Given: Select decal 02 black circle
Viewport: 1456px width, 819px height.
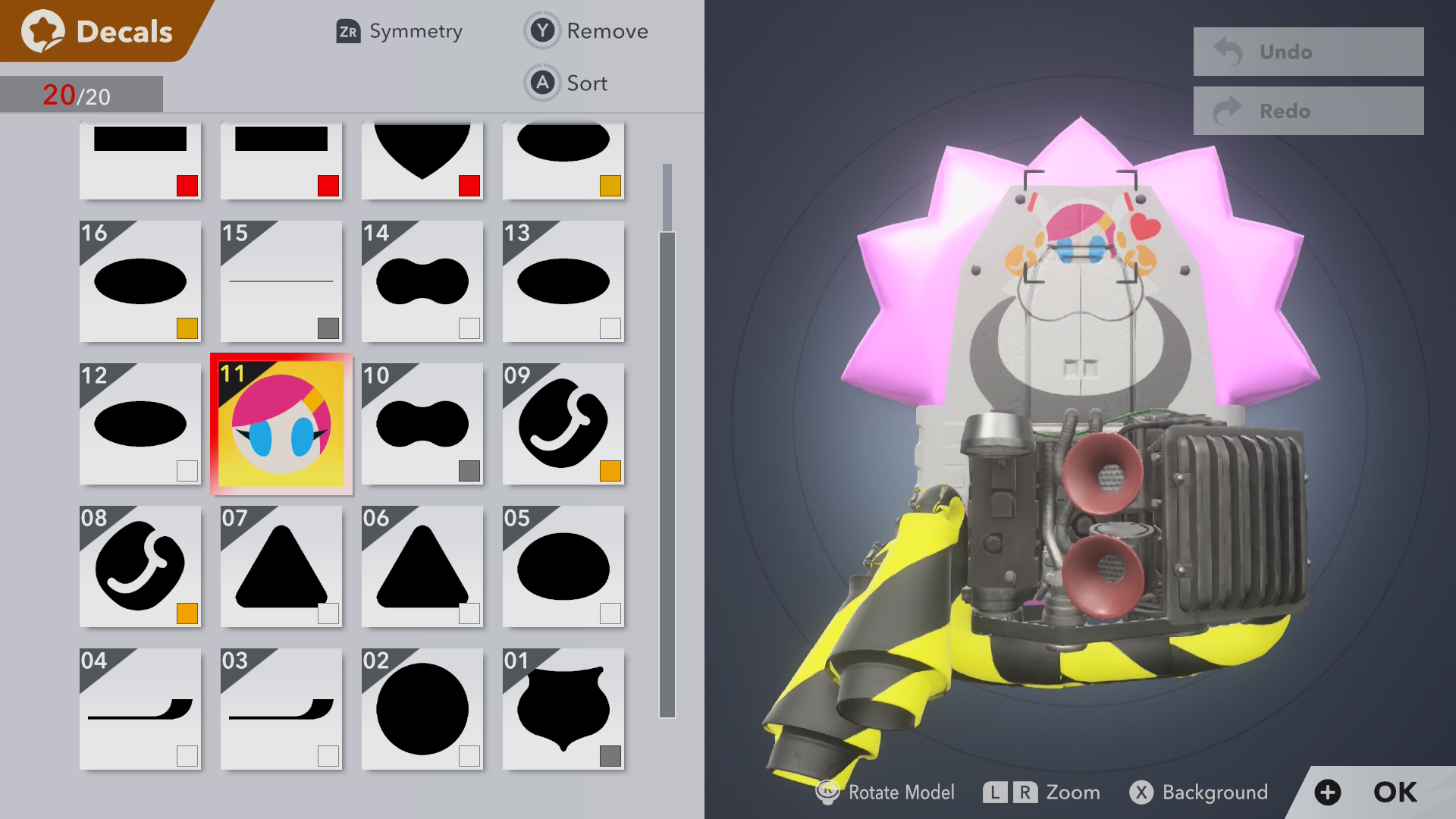Looking at the screenshot, I should 422,709.
